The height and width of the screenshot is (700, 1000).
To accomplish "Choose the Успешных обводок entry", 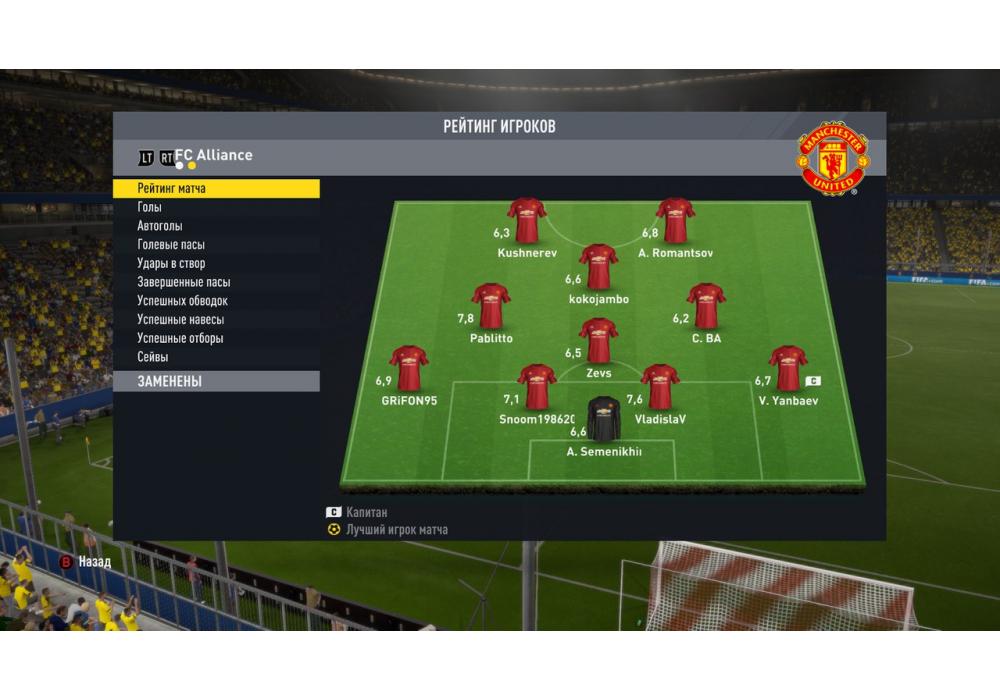I will click(x=182, y=301).
